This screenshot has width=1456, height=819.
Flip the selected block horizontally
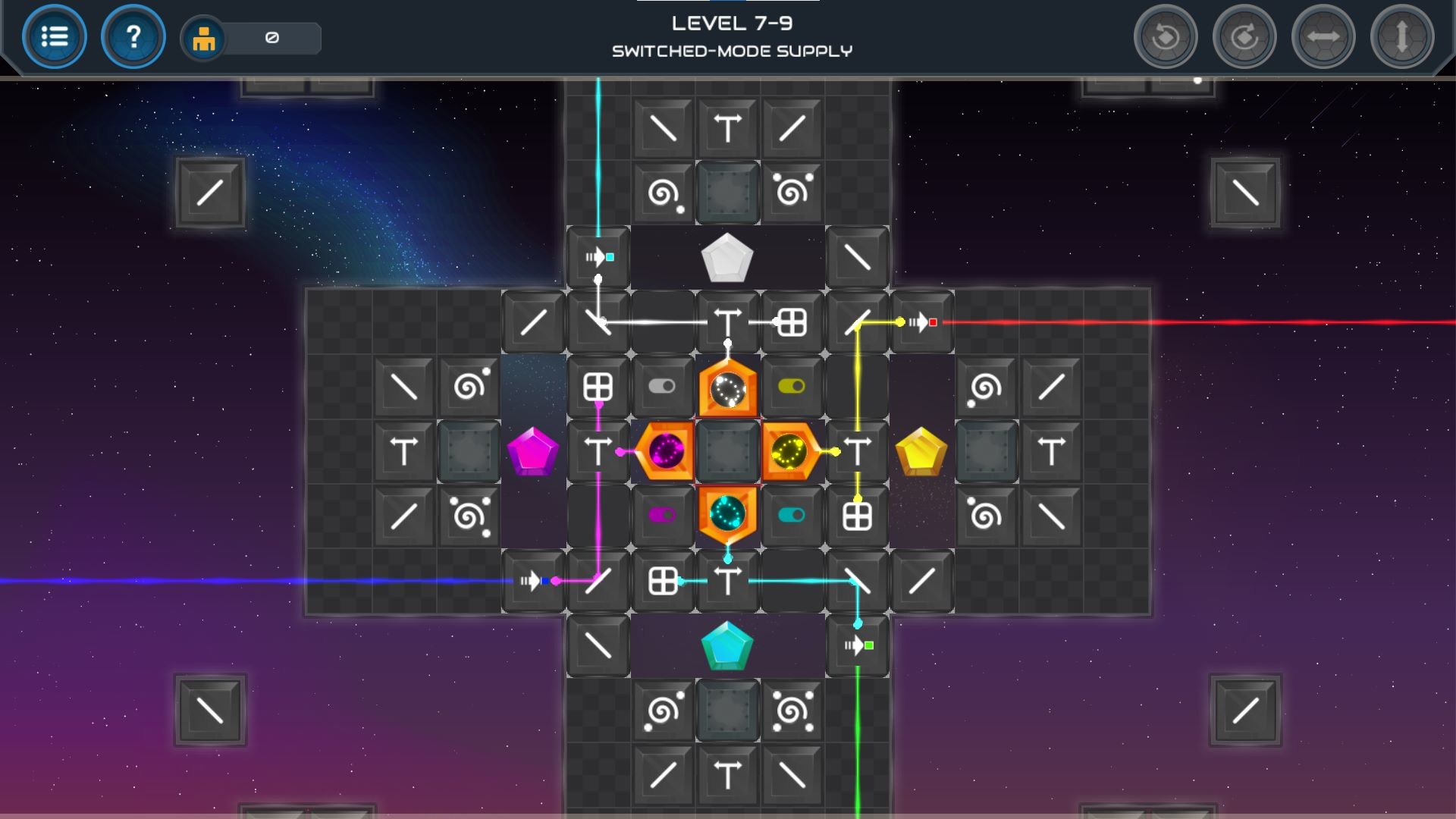click(x=1323, y=36)
